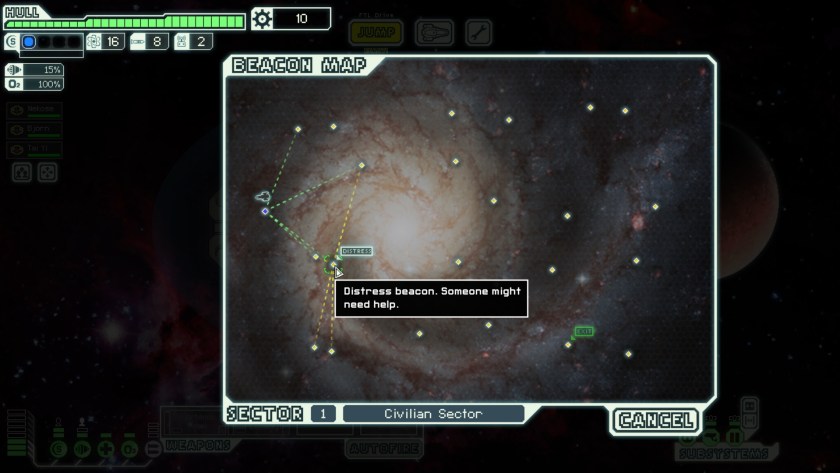Select the current ship location beacon
The height and width of the screenshot is (473, 840).
pyautogui.click(x=265, y=211)
